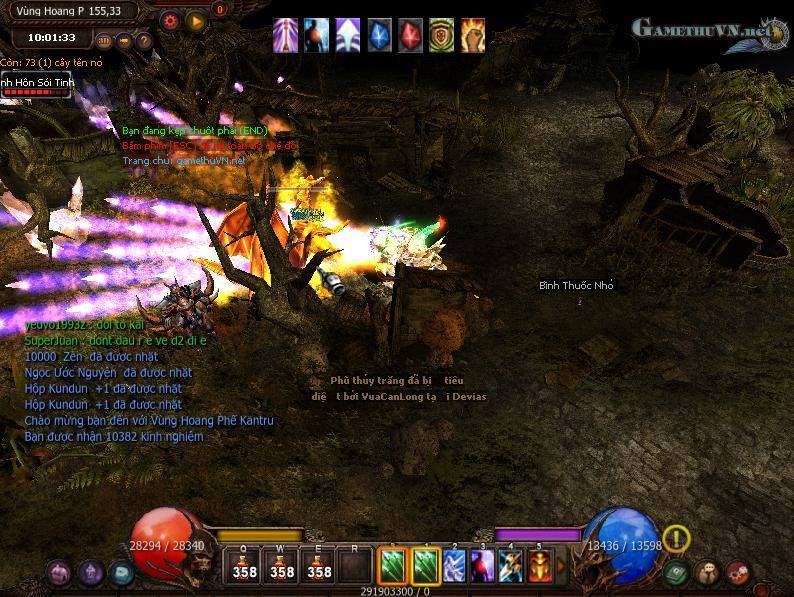Click the orange play arrow button

point(196,19)
